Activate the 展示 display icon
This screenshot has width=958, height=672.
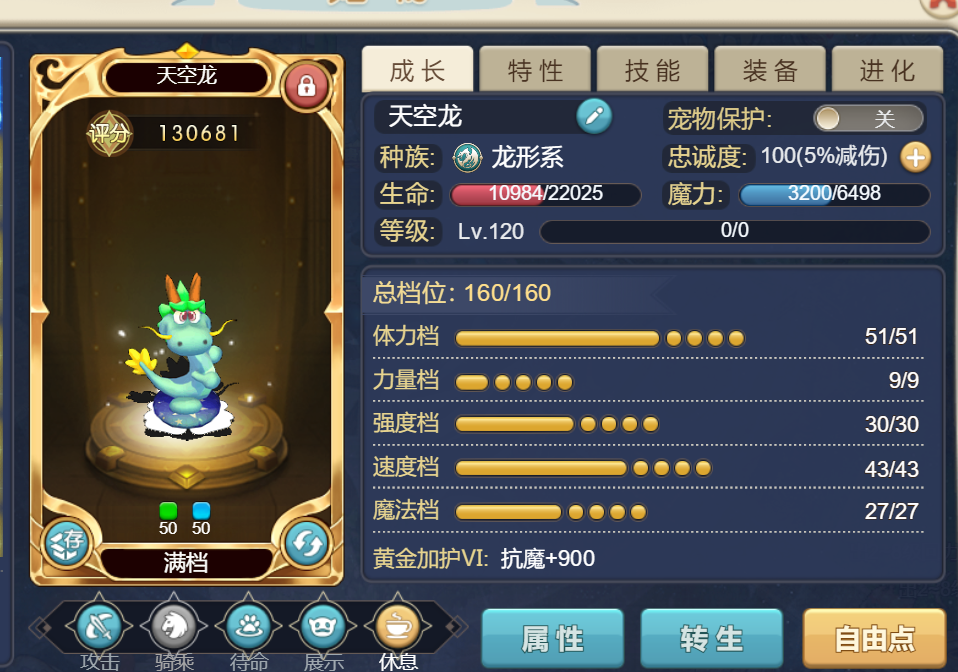324,628
